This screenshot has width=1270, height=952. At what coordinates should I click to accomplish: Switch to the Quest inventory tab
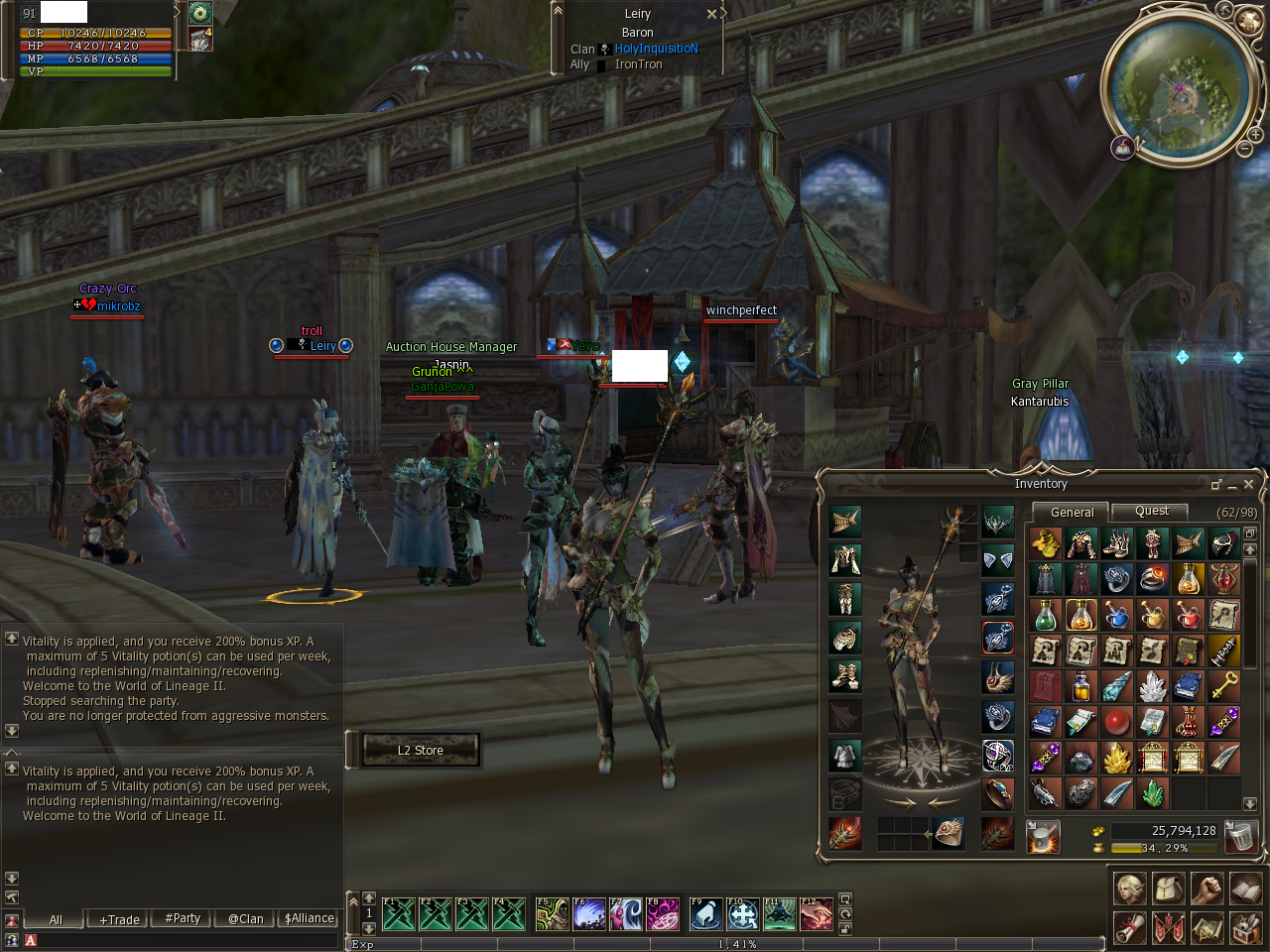[1151, 511]
